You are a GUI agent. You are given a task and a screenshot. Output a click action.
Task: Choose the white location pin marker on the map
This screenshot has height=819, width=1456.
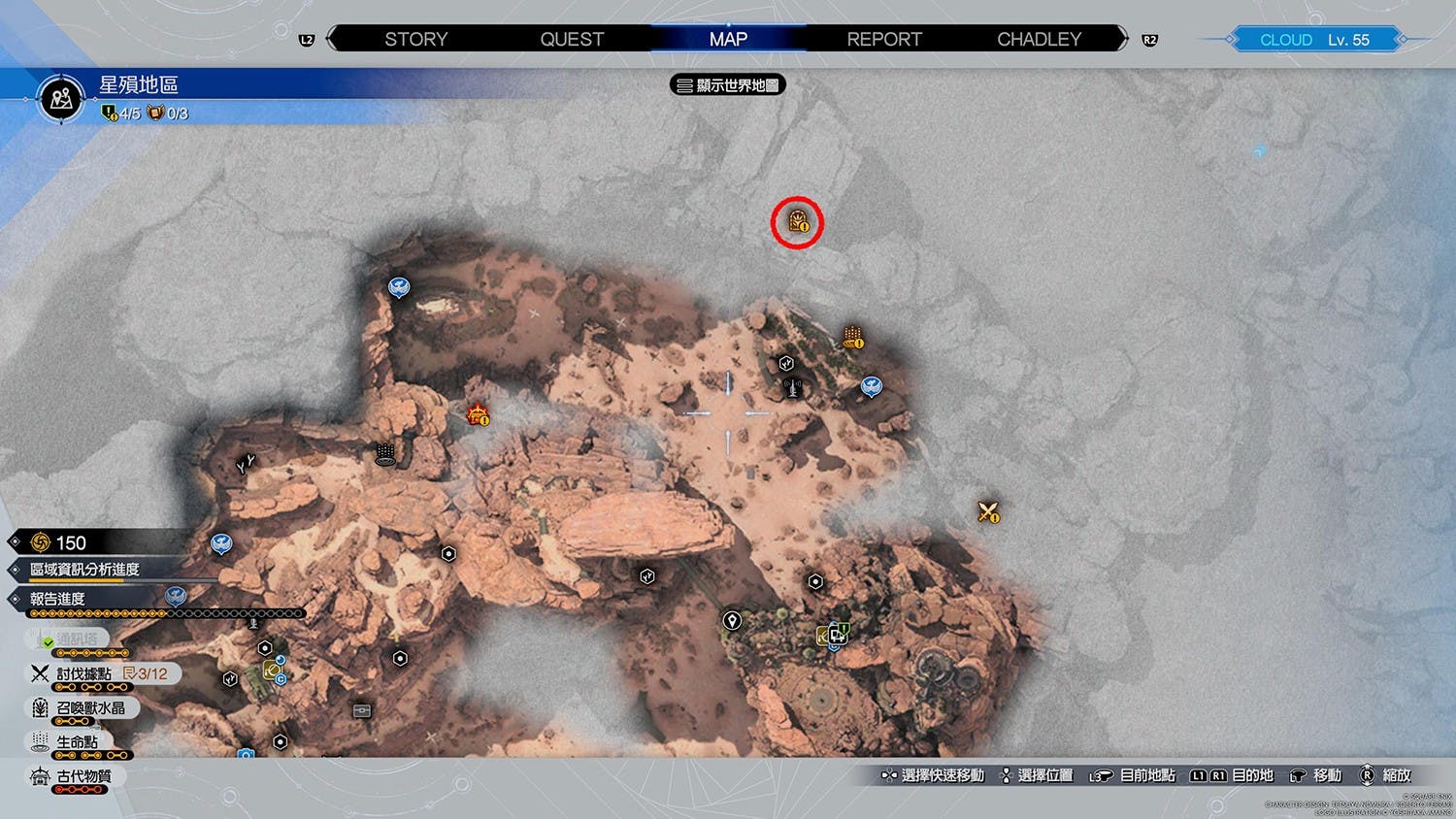click(x=732, y=620)
